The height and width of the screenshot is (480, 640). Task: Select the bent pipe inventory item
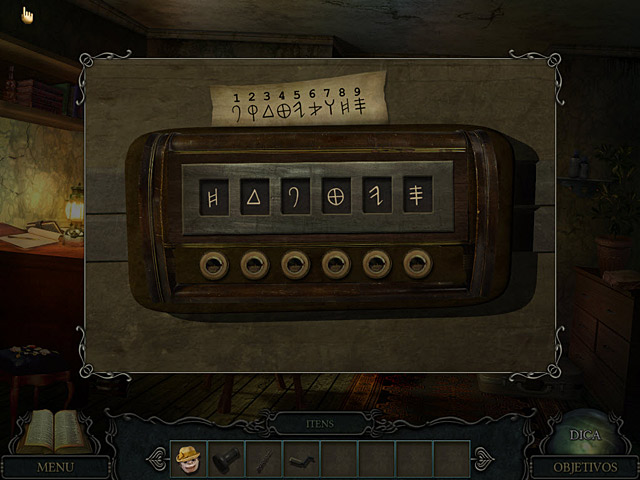301,459
